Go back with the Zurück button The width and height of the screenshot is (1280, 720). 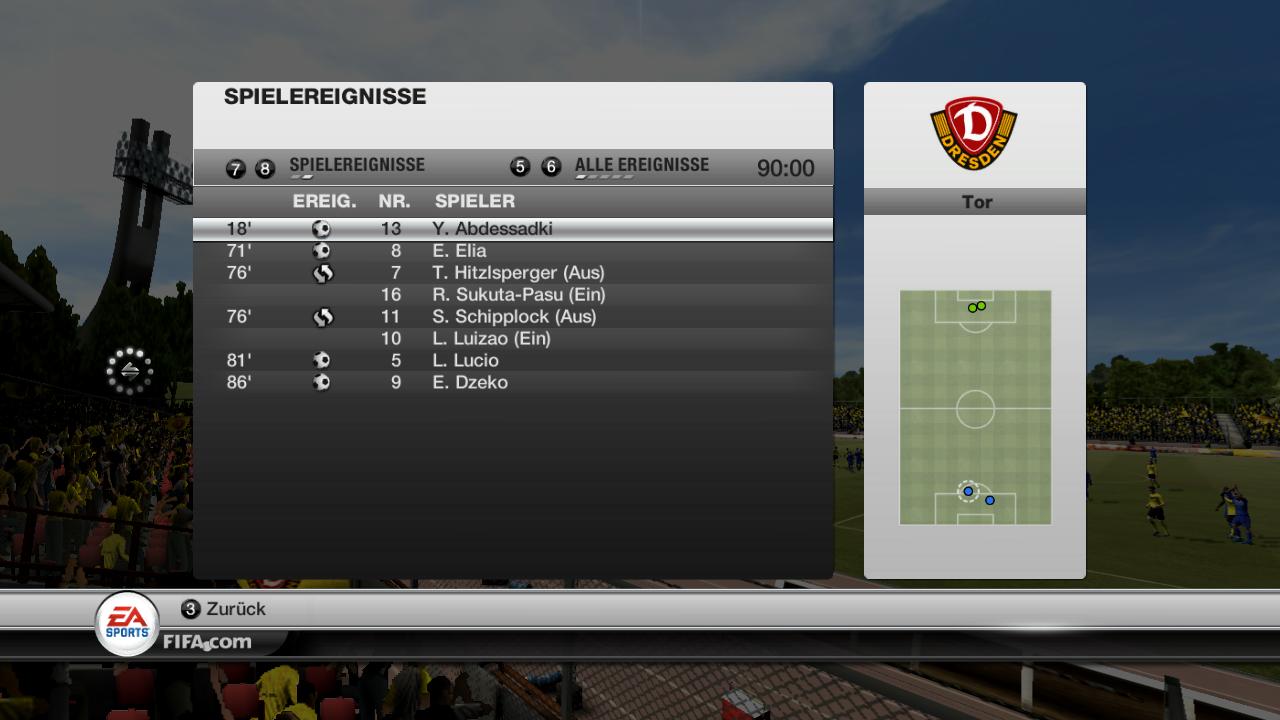click(224, 609)
